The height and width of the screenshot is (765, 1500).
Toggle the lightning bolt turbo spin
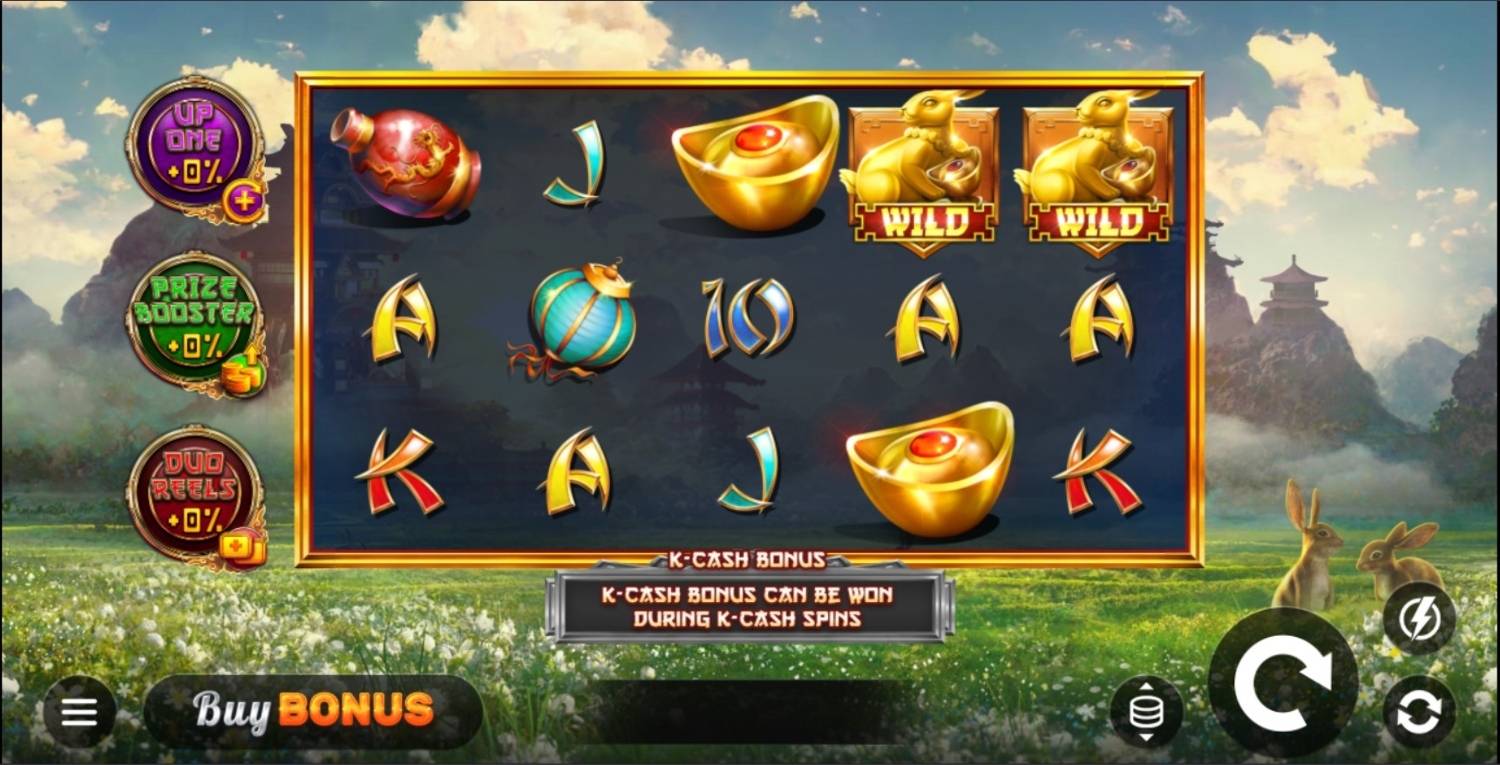[1419, 619]
